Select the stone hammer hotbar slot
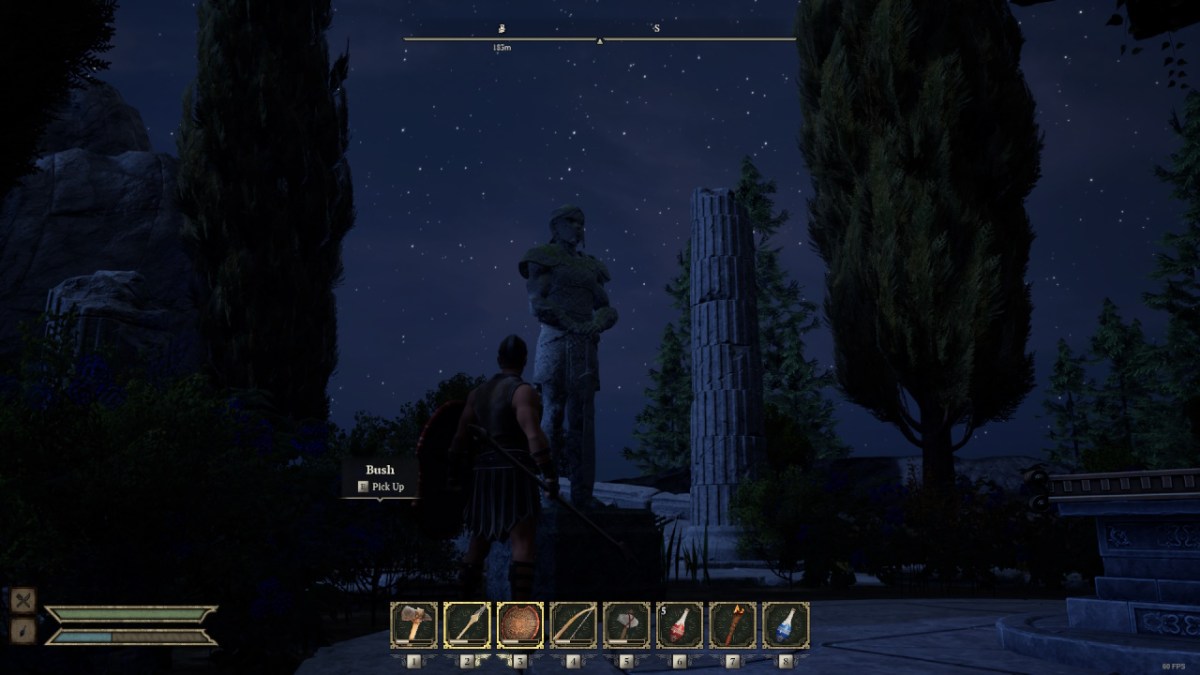Screen dimensions: 1200x675 click(x=413, y=625)
